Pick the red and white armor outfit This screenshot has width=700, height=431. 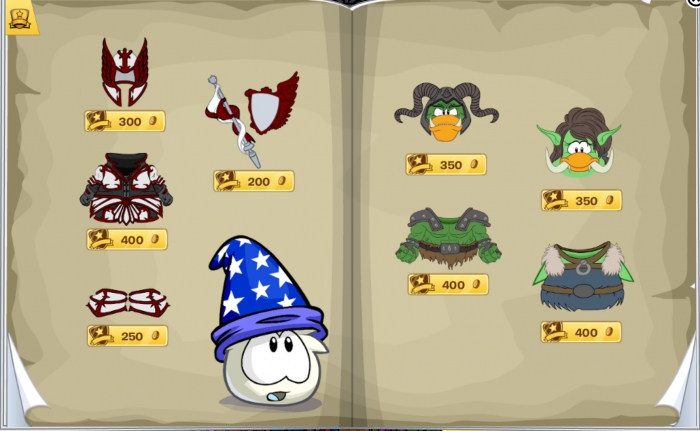(126, 189)
